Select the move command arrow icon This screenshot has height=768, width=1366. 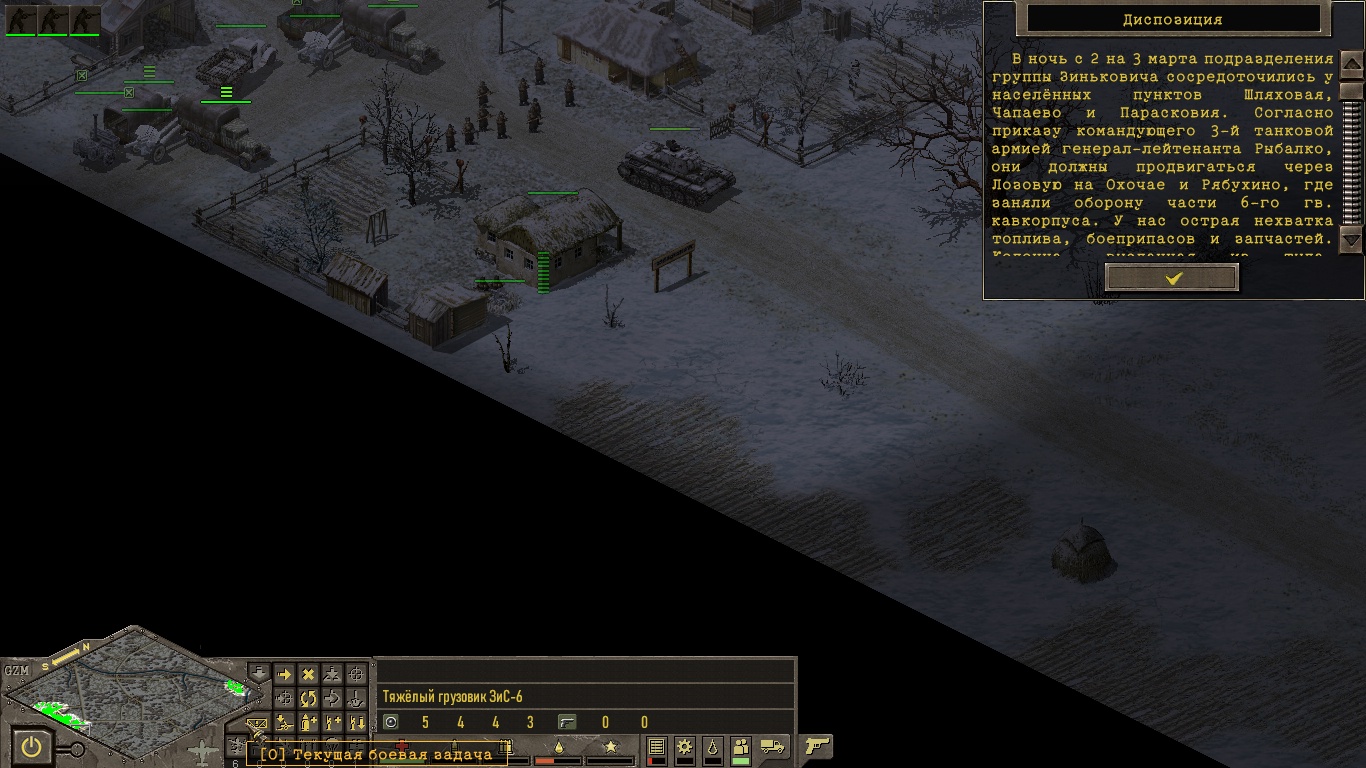click(284, 675)
